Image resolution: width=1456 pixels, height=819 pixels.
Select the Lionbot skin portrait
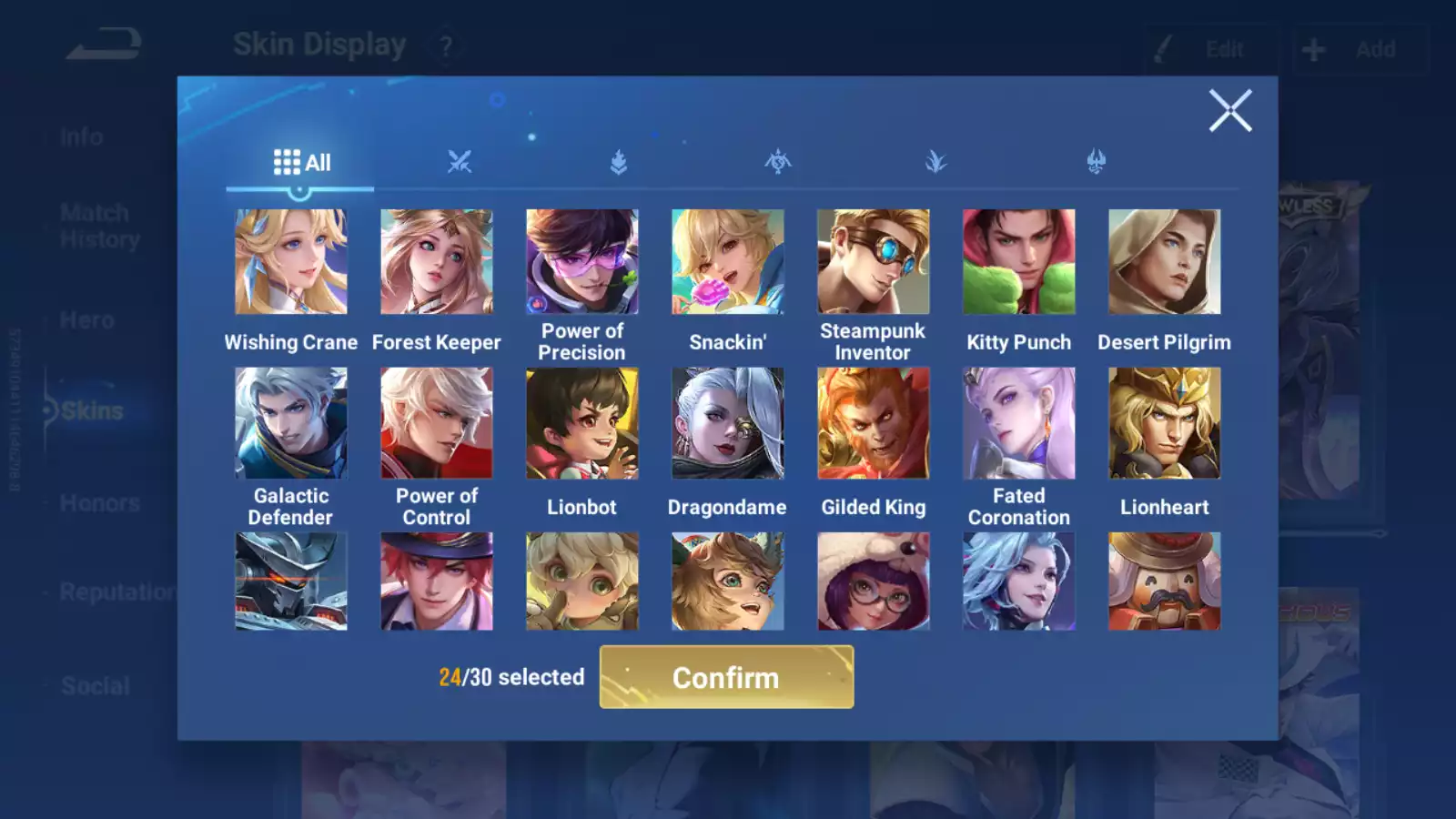pyautogui.click(x=582, y=423)
